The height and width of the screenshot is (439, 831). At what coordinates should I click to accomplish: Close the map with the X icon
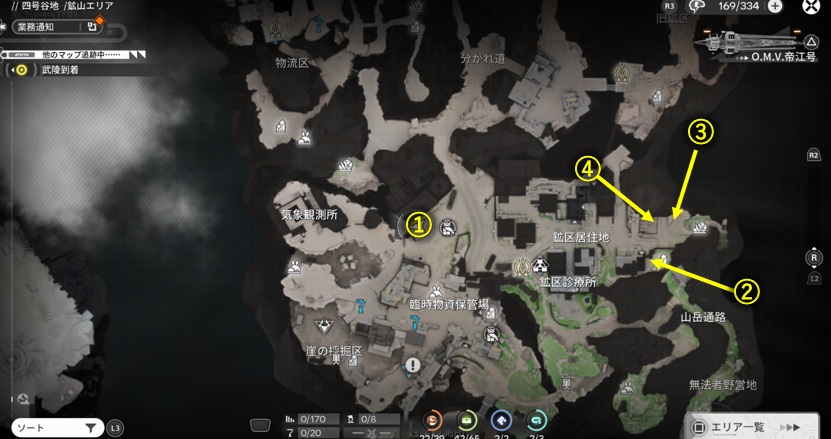[x=812, y=7]
